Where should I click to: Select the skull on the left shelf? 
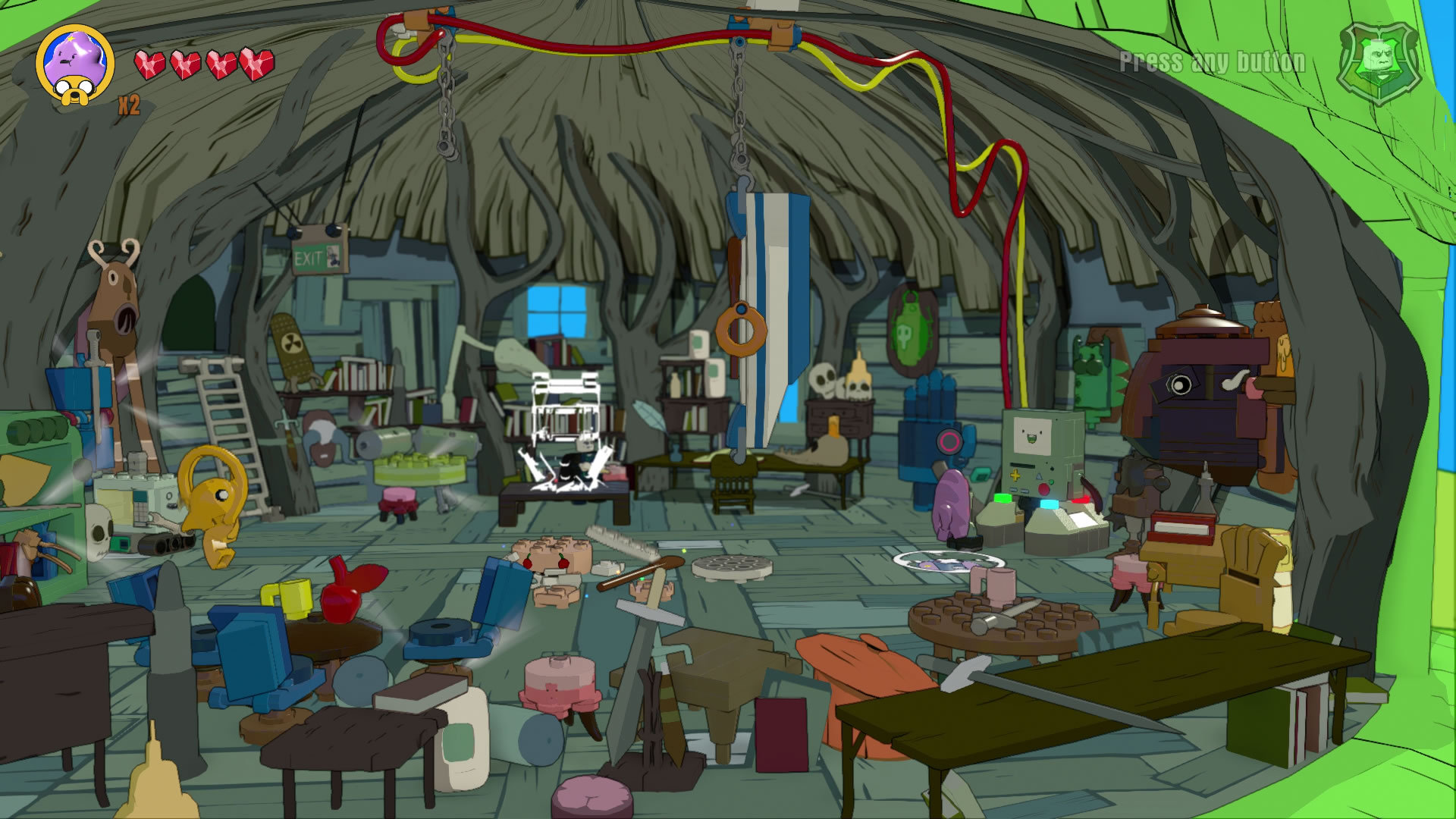[x=101, y=531]
